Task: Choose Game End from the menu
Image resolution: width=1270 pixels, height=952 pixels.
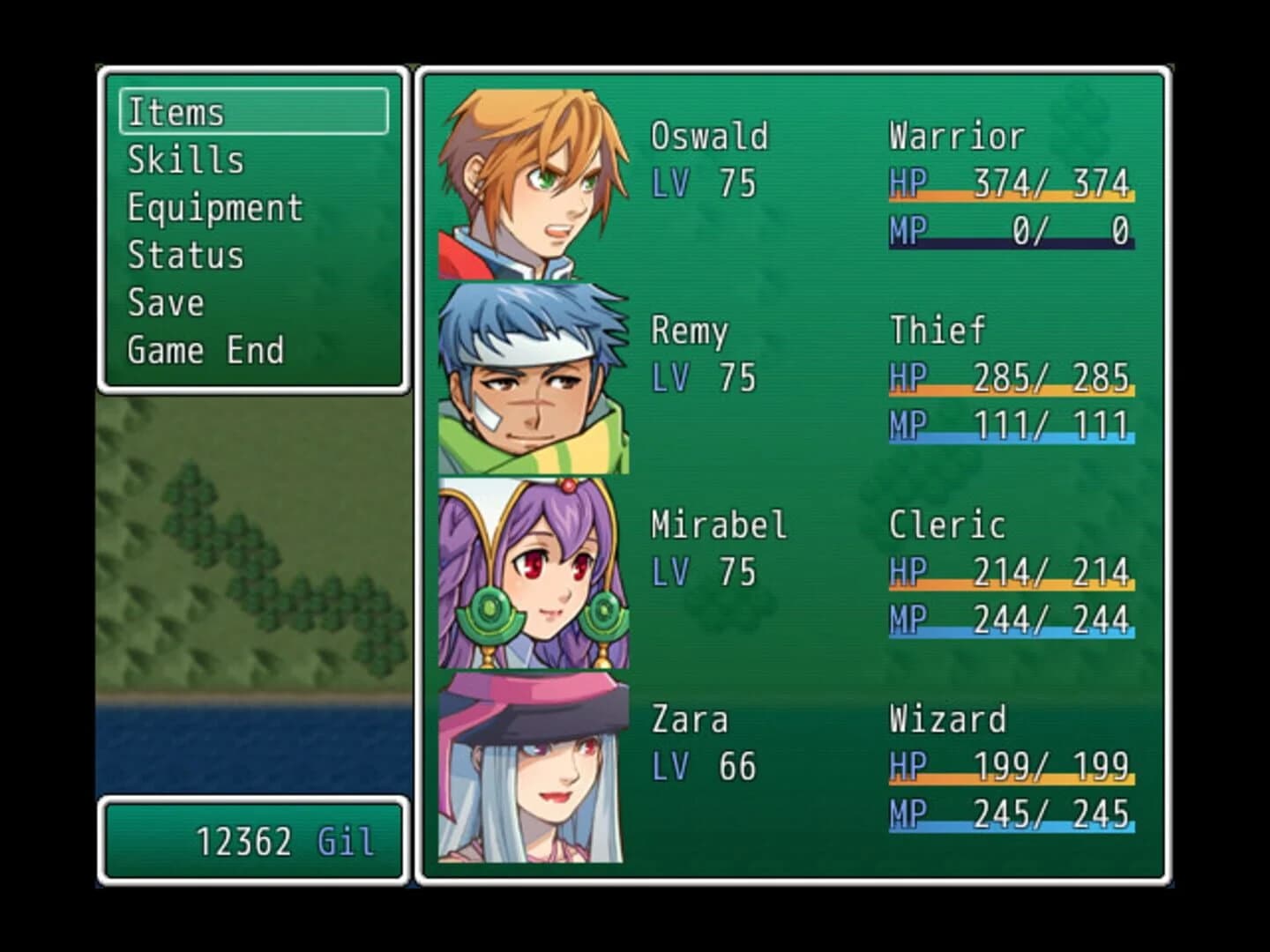Action: pos(205,349)
